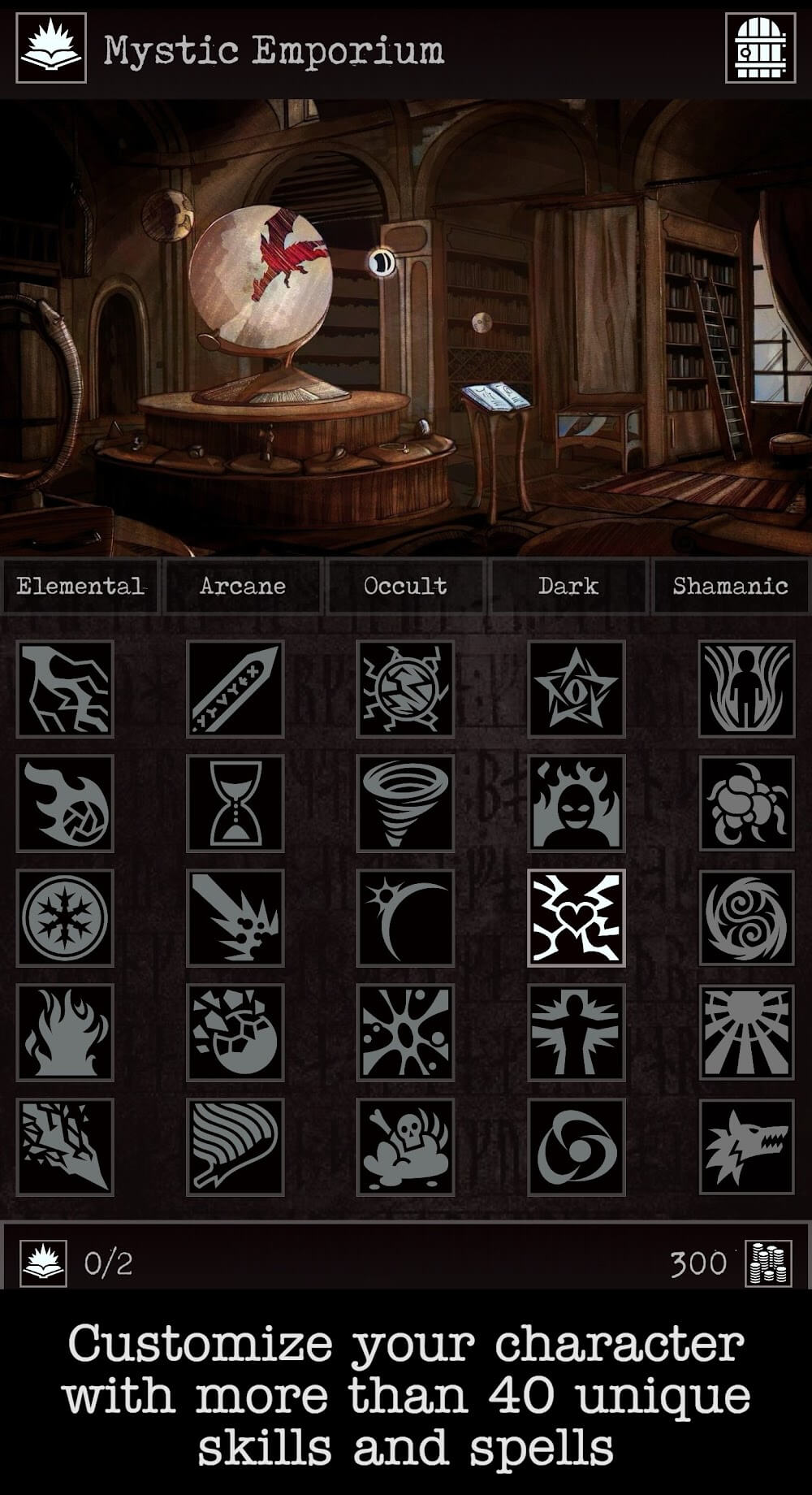Pick the tornado spell icon
Screen dimensions: 812x1495
click(405, 804)
